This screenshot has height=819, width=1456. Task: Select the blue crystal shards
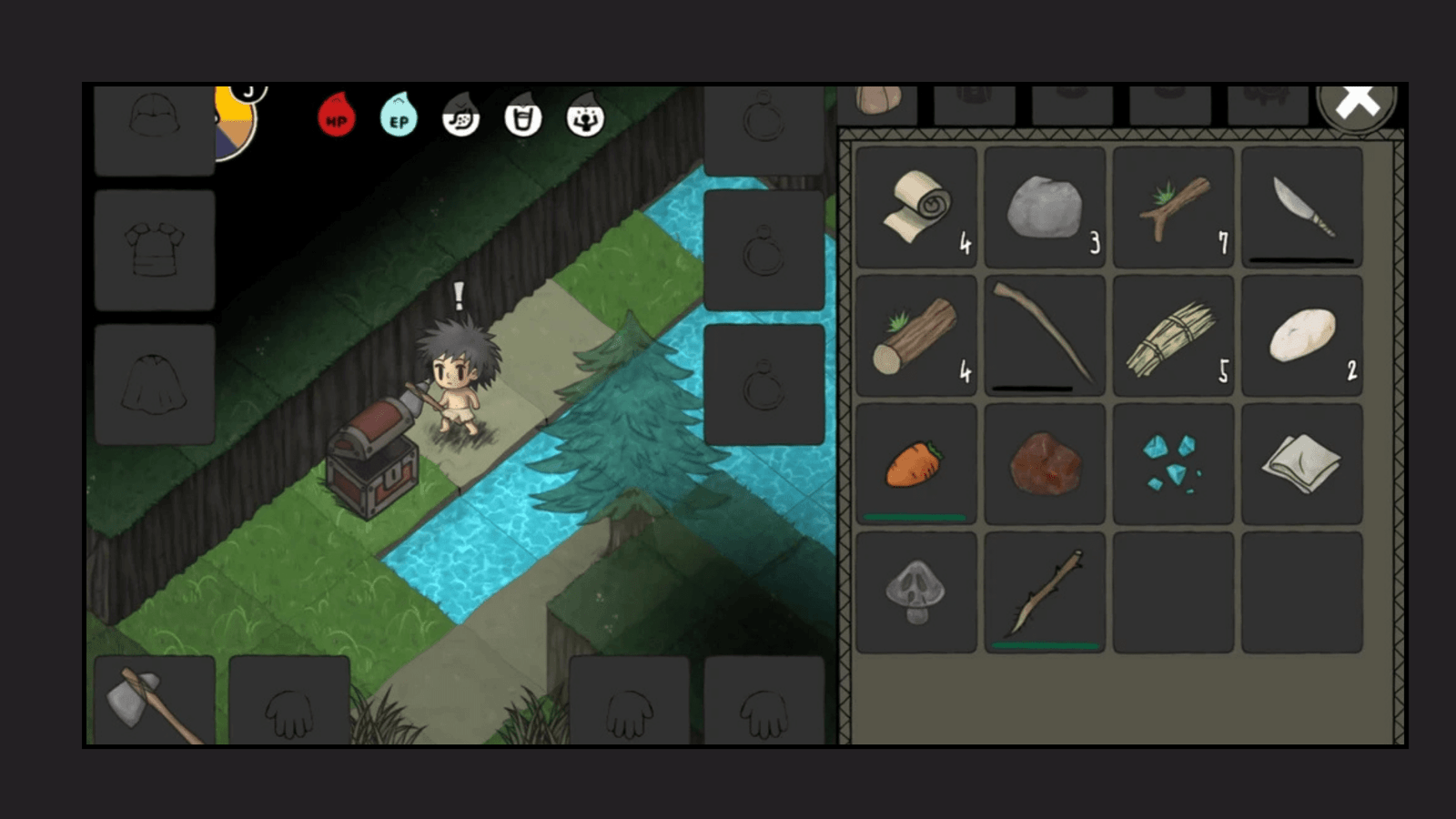pyautogui.click(x=1173, y=464)
